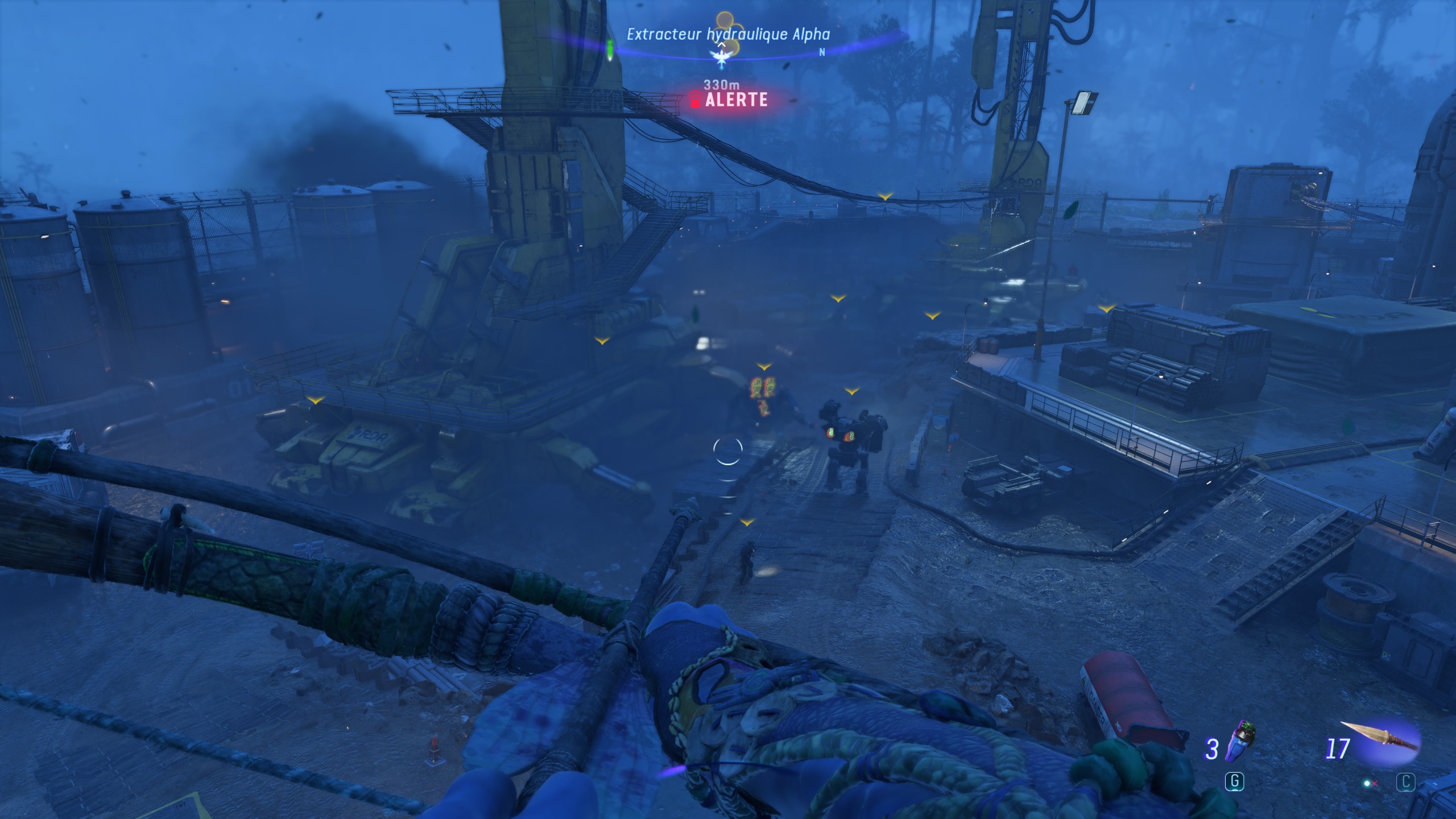Select the green marker on the compass bar

pyautogui.click(x=610, y=50)
